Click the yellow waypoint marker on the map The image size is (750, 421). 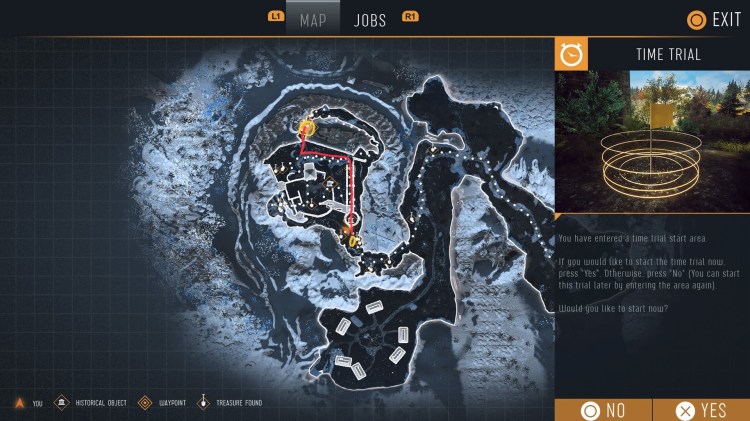[306, 126]
